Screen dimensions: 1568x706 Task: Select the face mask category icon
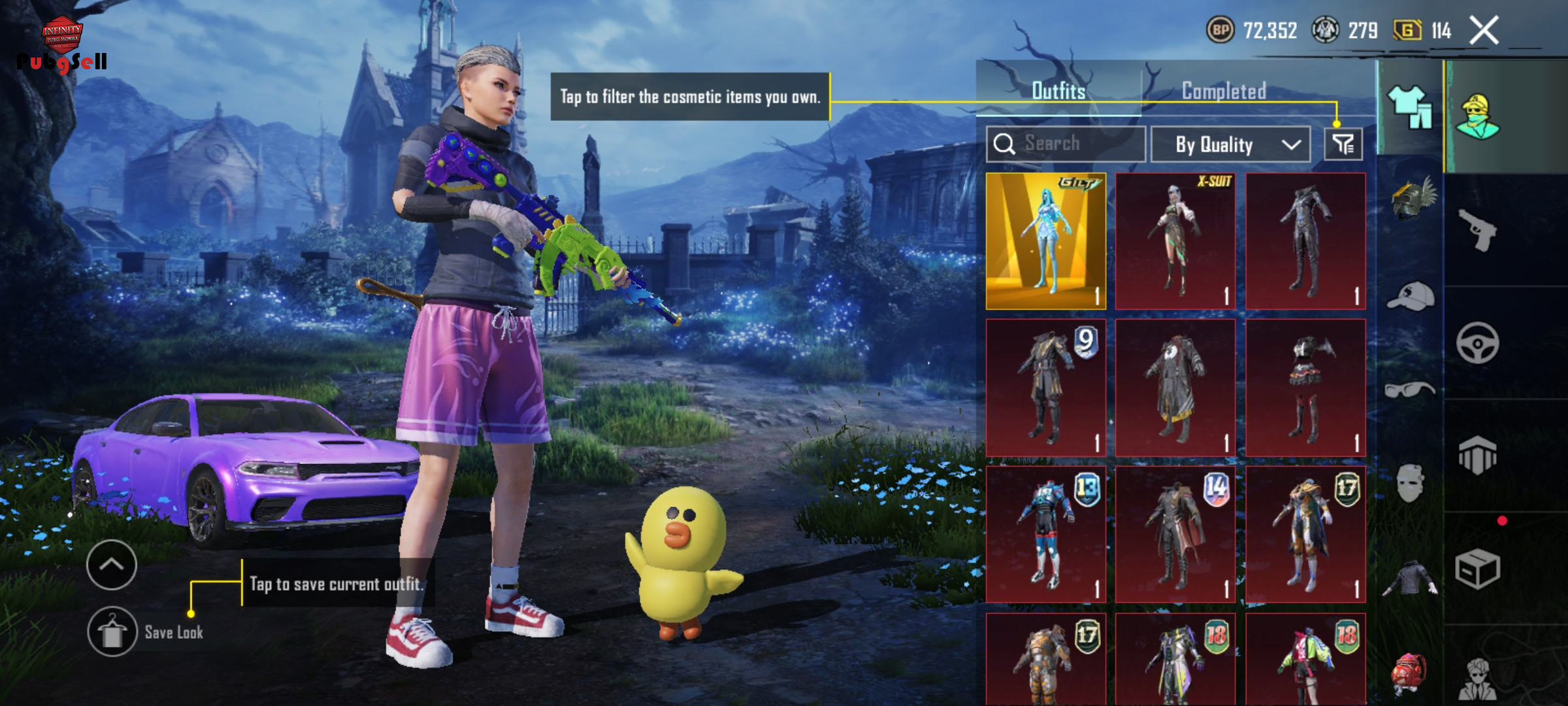pos(1411,484)
